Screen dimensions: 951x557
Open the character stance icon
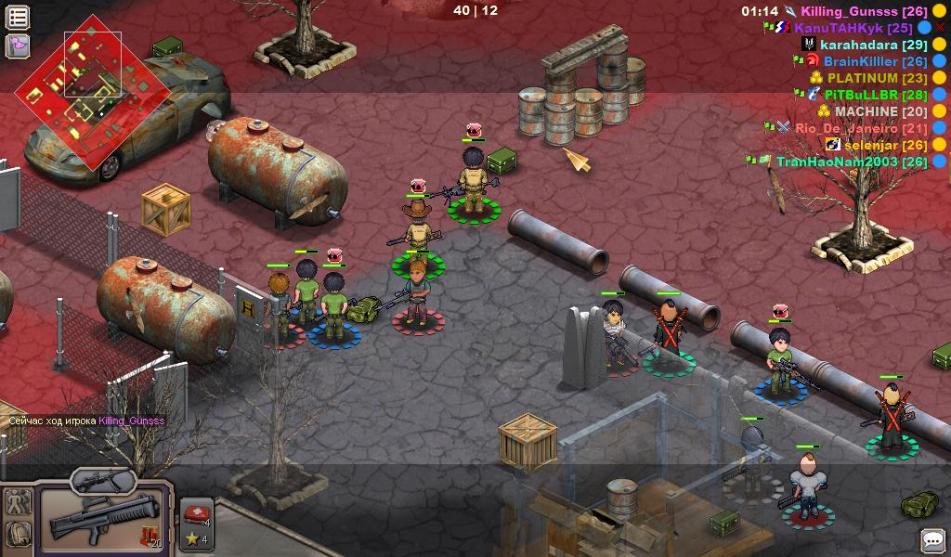[x=16, y=501]
